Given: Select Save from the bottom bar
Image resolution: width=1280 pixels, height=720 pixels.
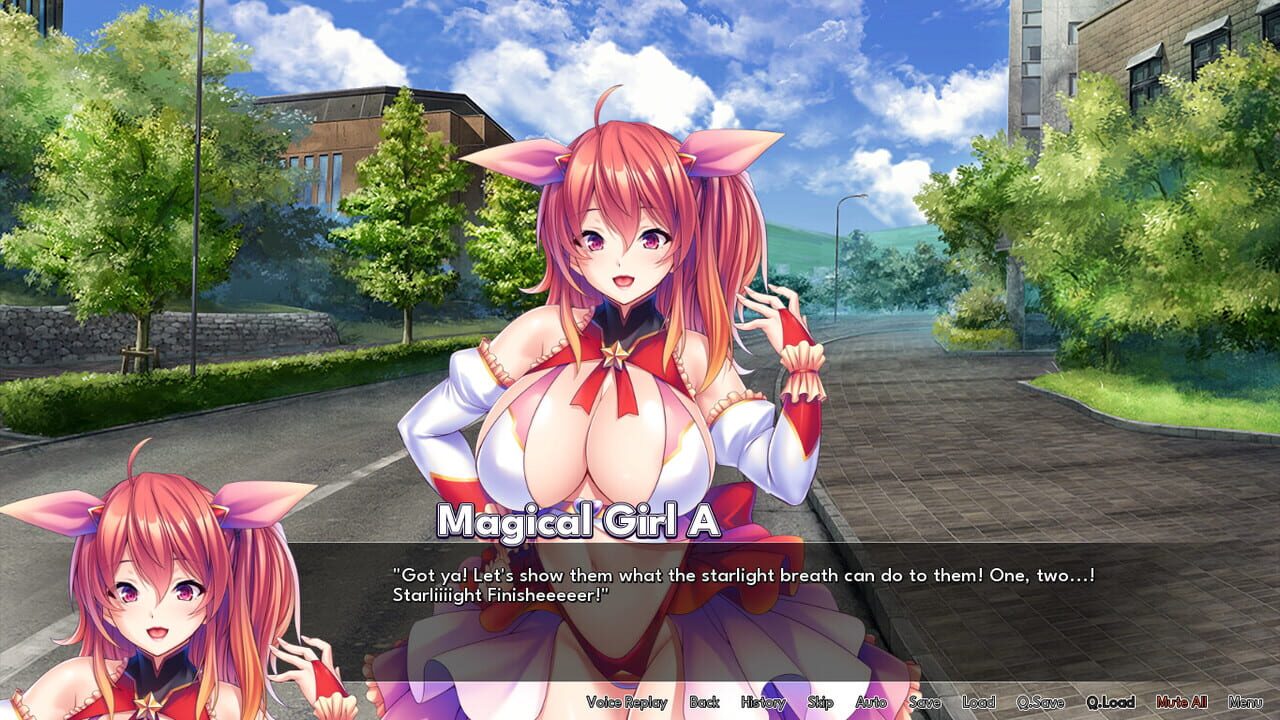Looking at the screenshot, I should (x=924, y=703).
